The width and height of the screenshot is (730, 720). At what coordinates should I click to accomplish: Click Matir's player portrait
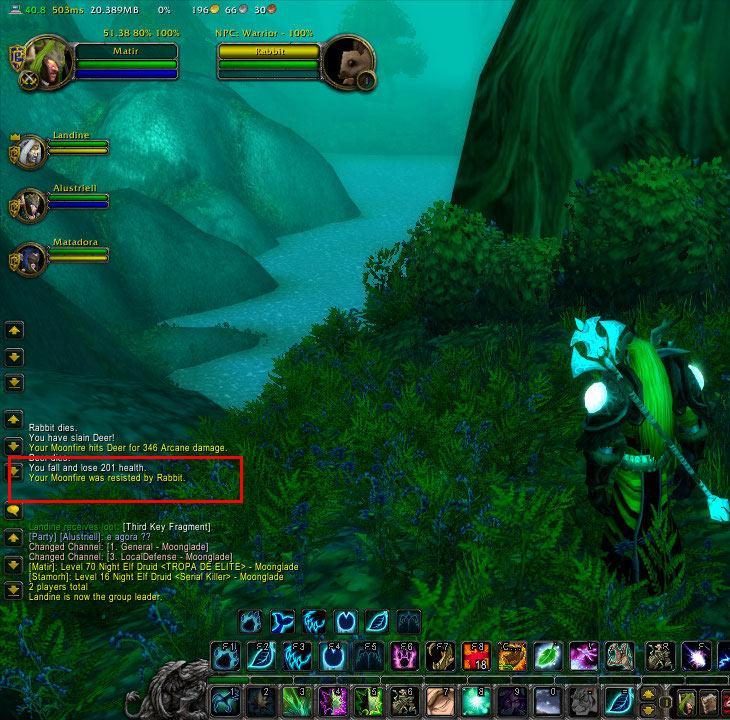pyautogui.click(x=44, y=61)
